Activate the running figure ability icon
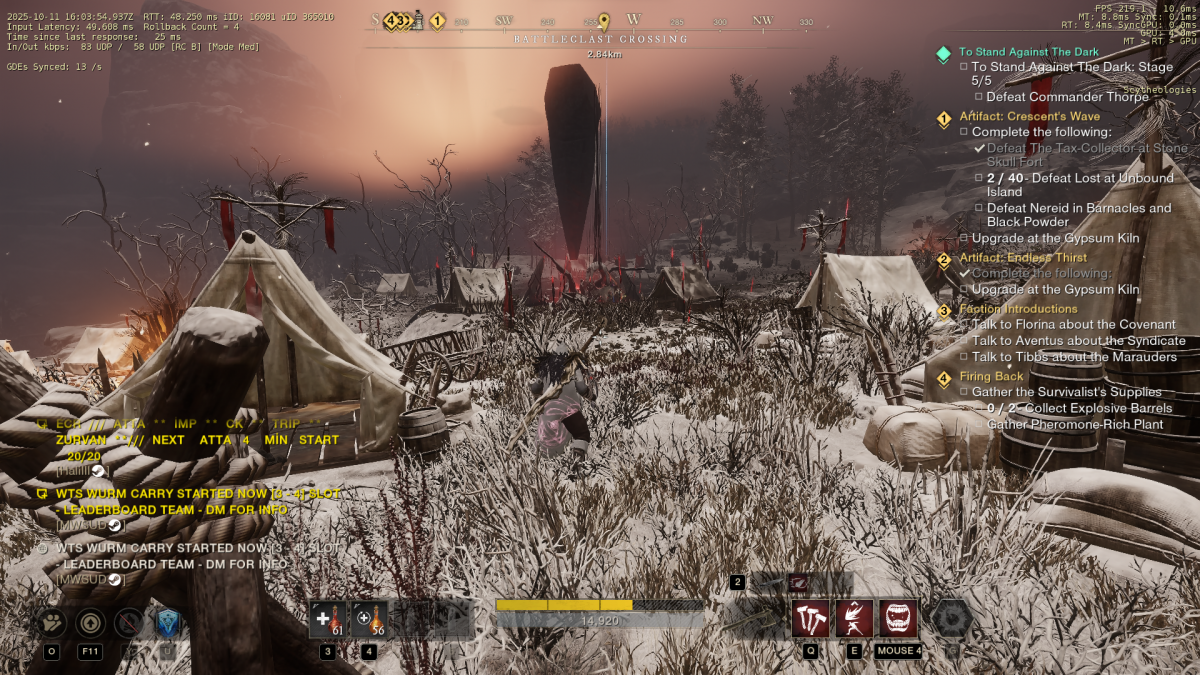 tap(854, 619)
